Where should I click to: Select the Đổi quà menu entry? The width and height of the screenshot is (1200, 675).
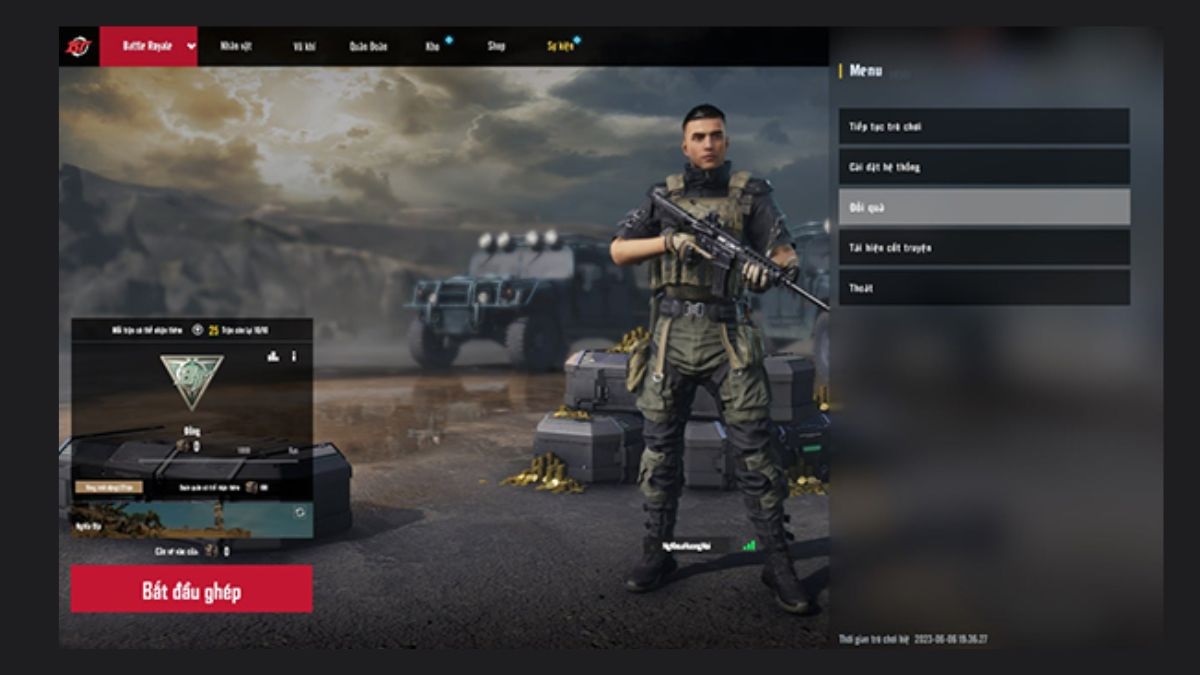pyautogui.click(x=984, y=207)
